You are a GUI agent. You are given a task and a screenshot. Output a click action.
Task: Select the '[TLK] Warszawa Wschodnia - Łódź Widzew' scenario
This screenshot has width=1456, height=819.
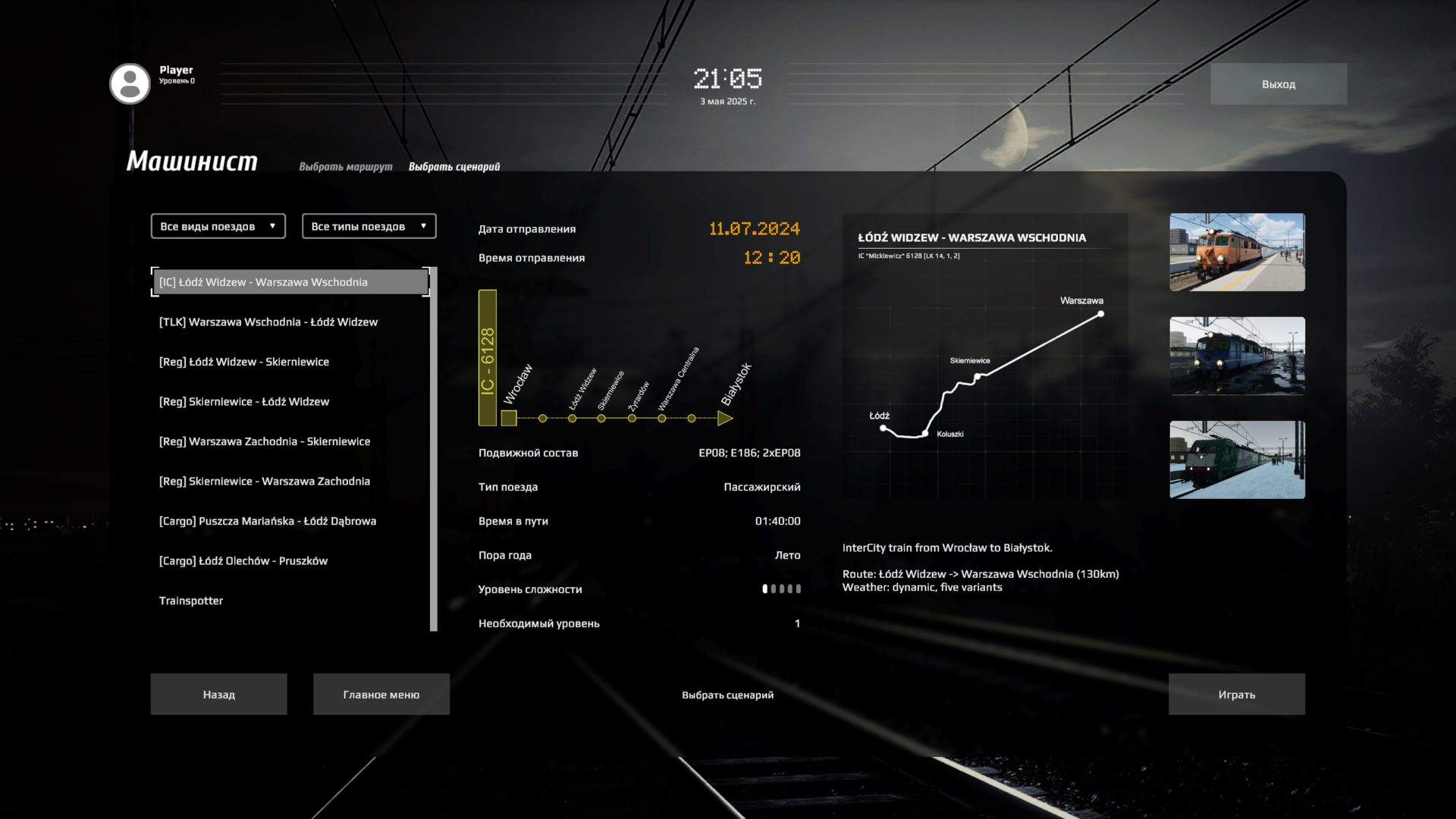268,322
